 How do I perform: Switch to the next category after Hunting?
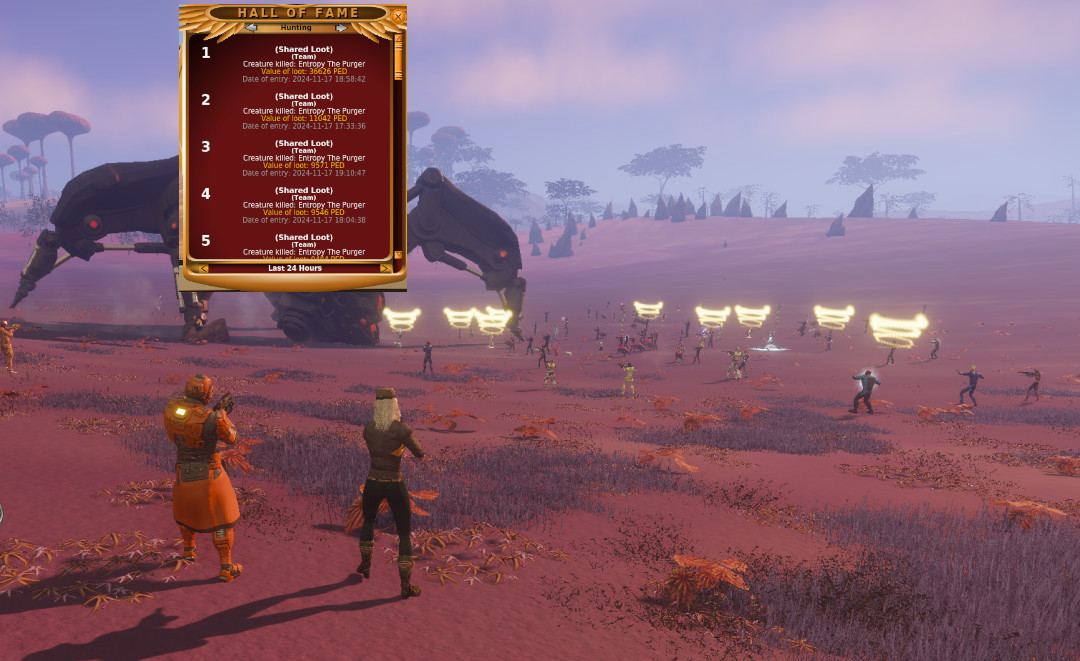[341, 28]
